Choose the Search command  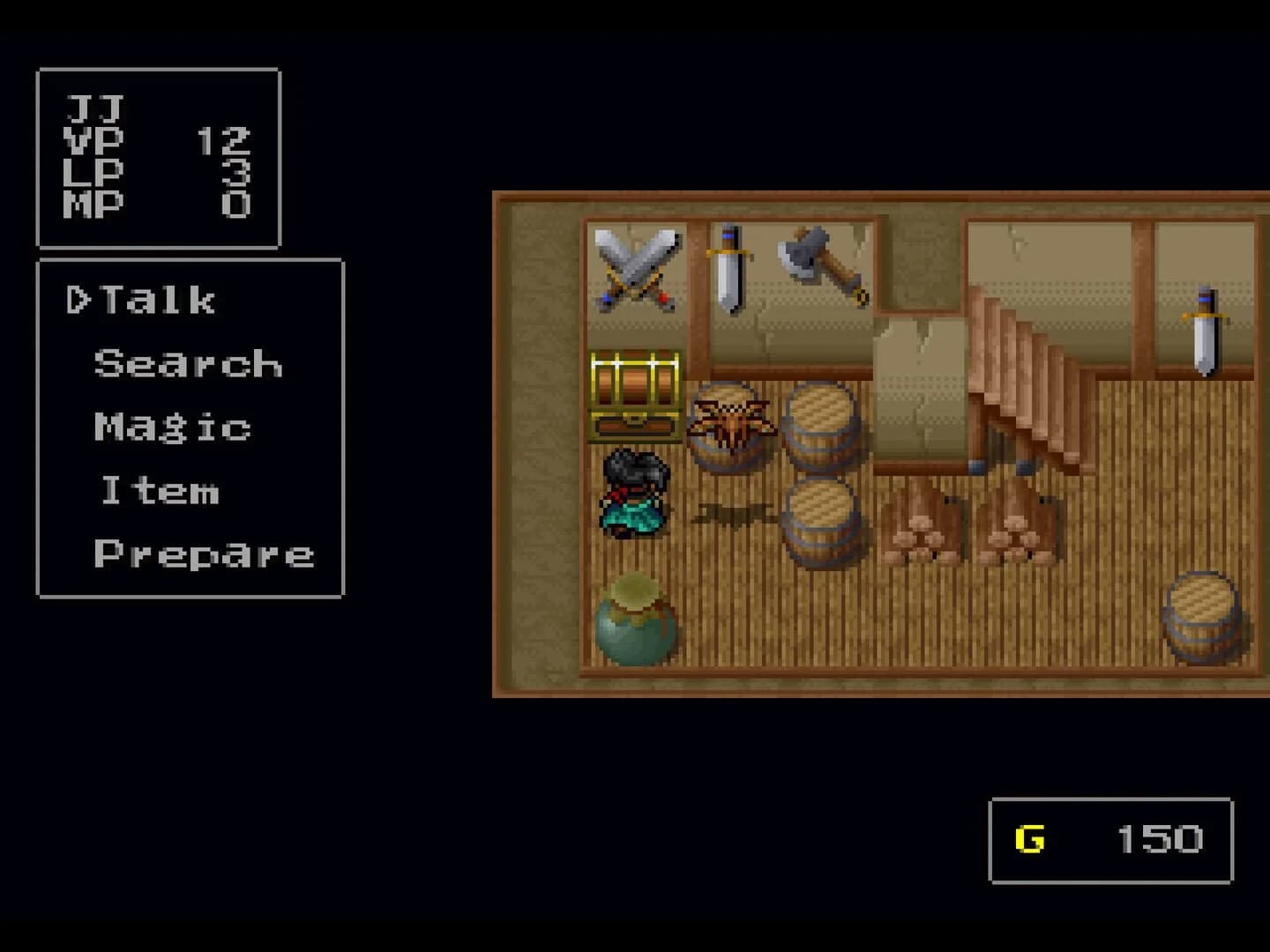[187, 363]
